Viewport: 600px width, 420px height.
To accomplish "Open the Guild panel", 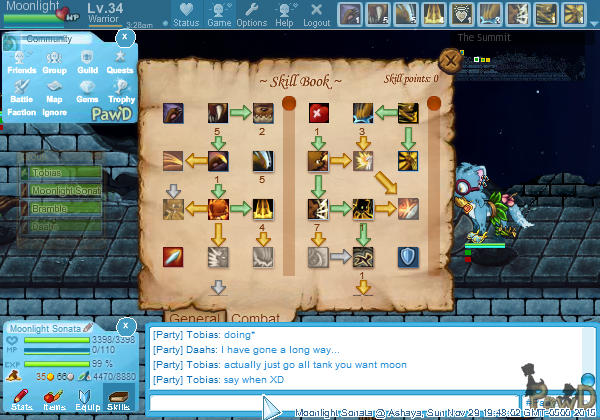I will (87, 62).
